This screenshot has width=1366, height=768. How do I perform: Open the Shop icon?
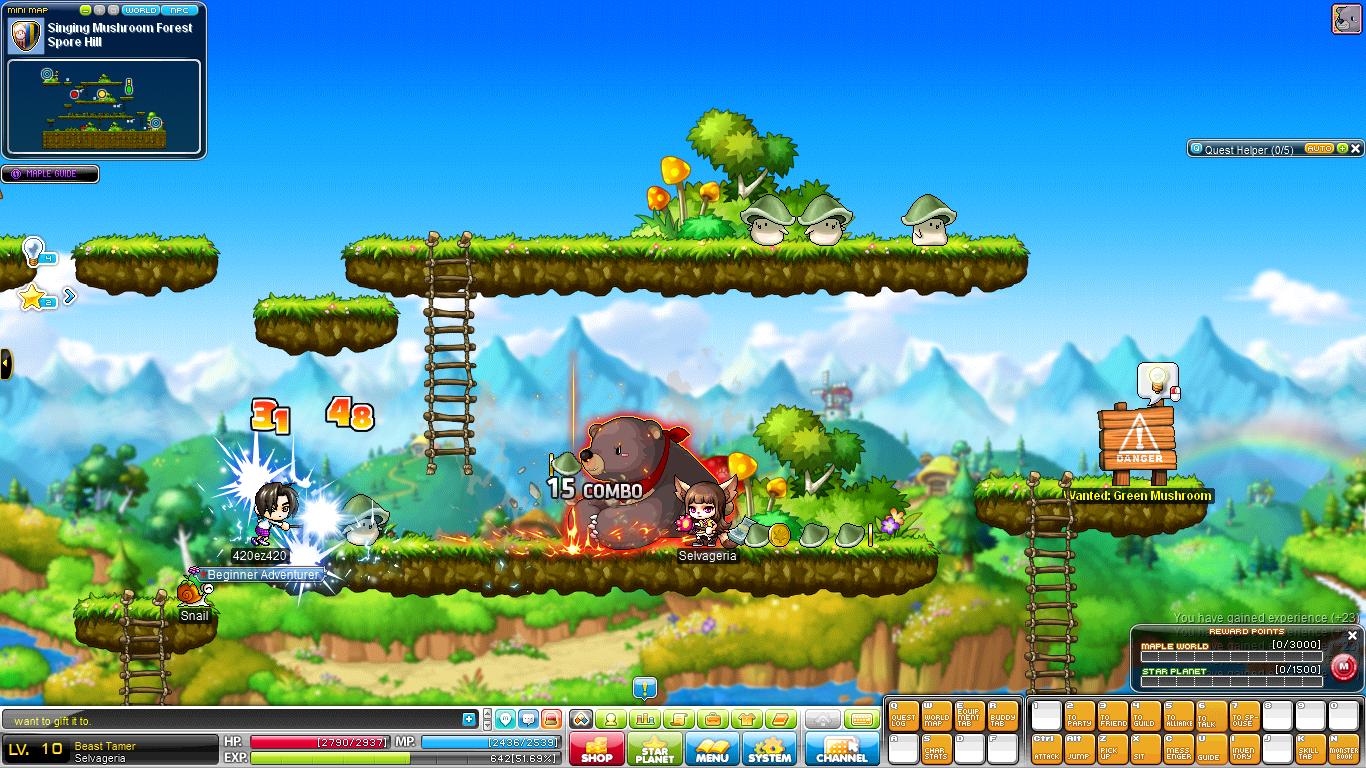(596, 750)
